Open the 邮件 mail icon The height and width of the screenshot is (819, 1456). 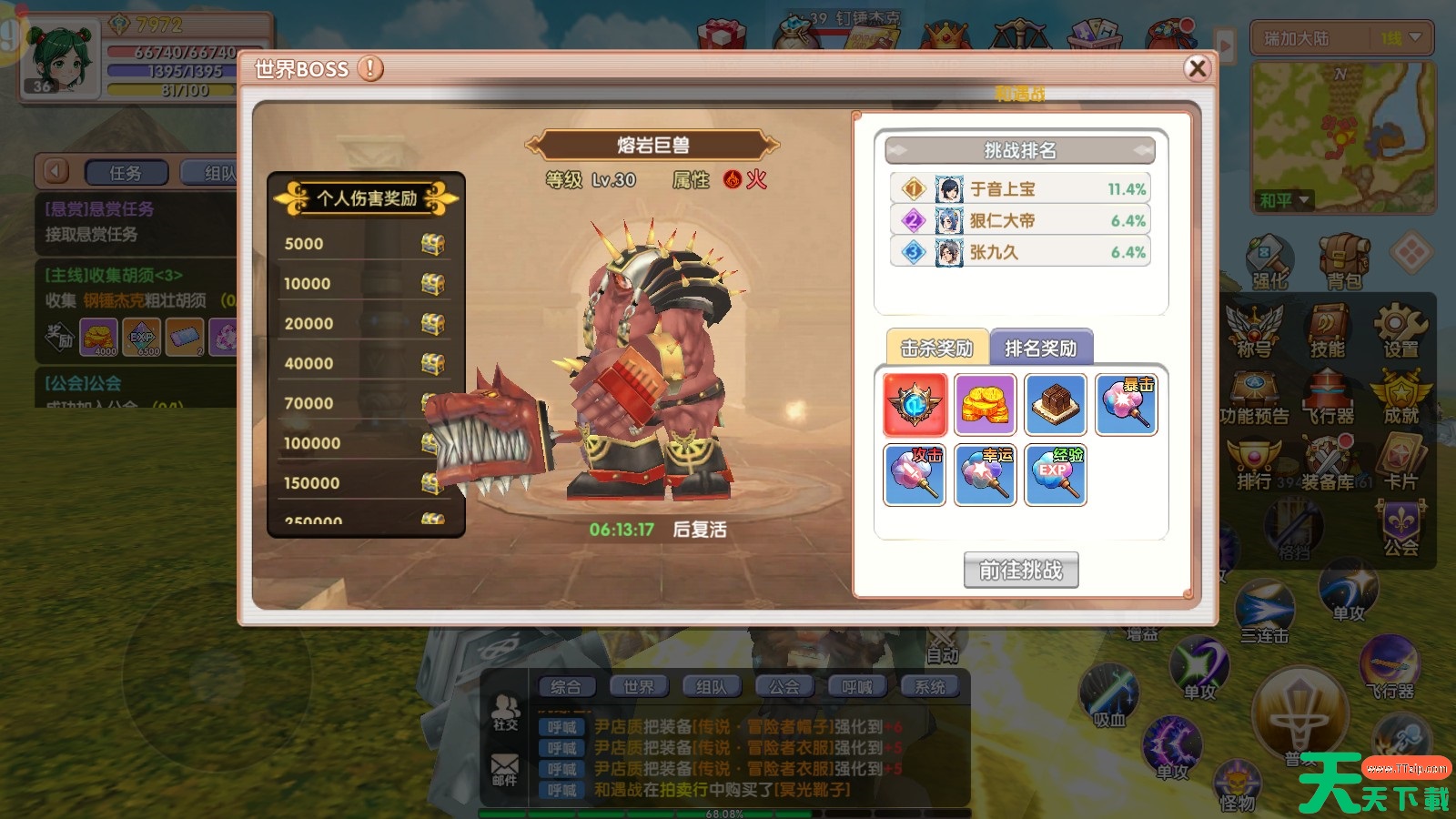tap(505, 769)
